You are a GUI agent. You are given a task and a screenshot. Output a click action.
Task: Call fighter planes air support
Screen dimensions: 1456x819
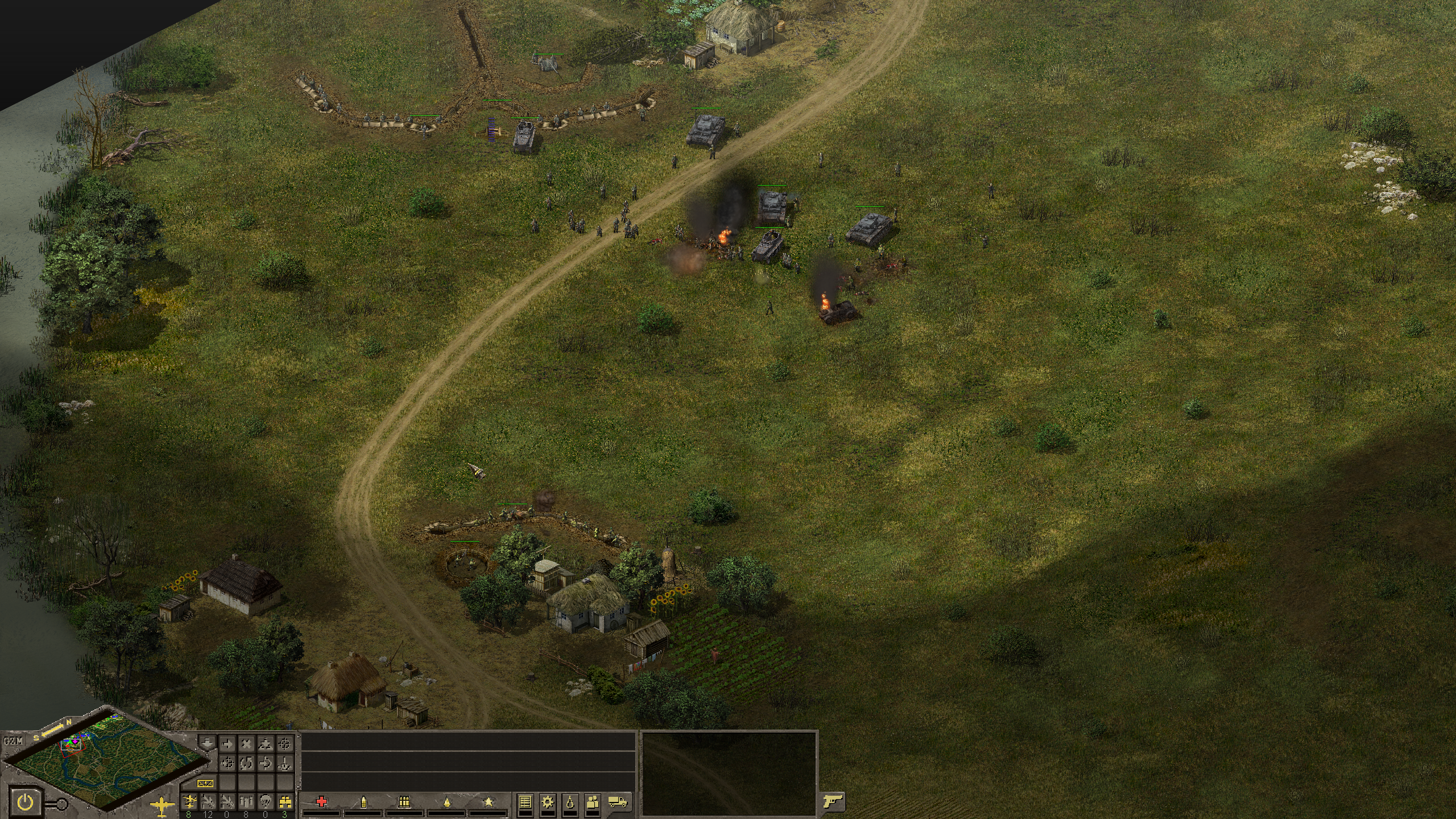188,801
